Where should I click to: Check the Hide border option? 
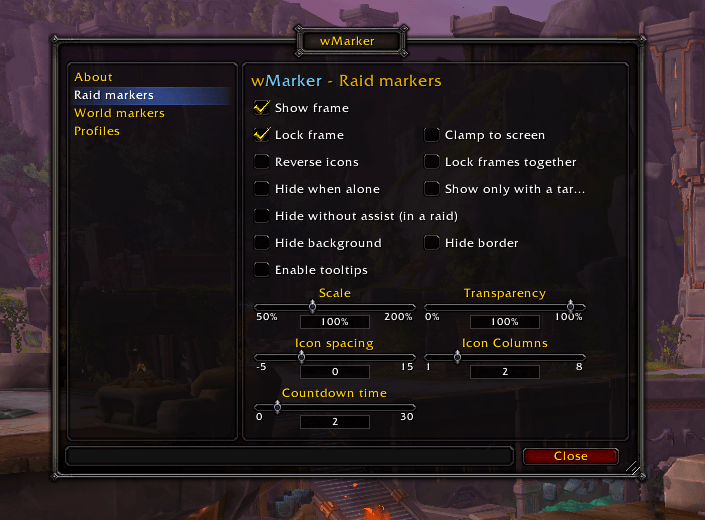click(x=432, y=242)
